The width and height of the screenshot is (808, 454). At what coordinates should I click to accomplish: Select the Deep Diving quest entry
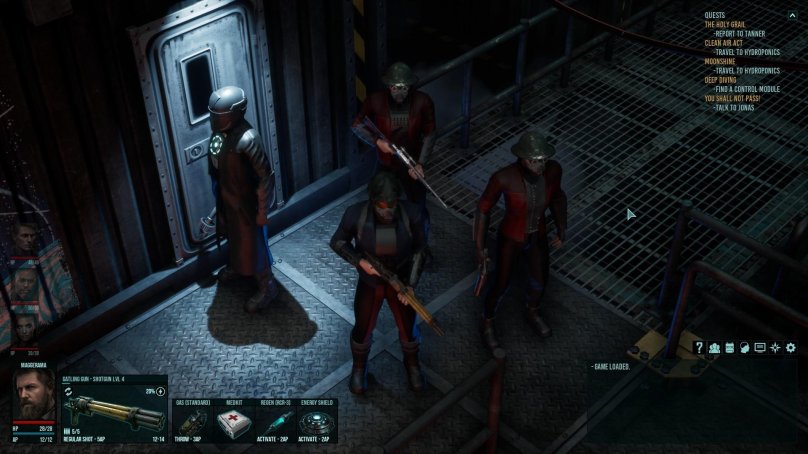pos(720,80)
